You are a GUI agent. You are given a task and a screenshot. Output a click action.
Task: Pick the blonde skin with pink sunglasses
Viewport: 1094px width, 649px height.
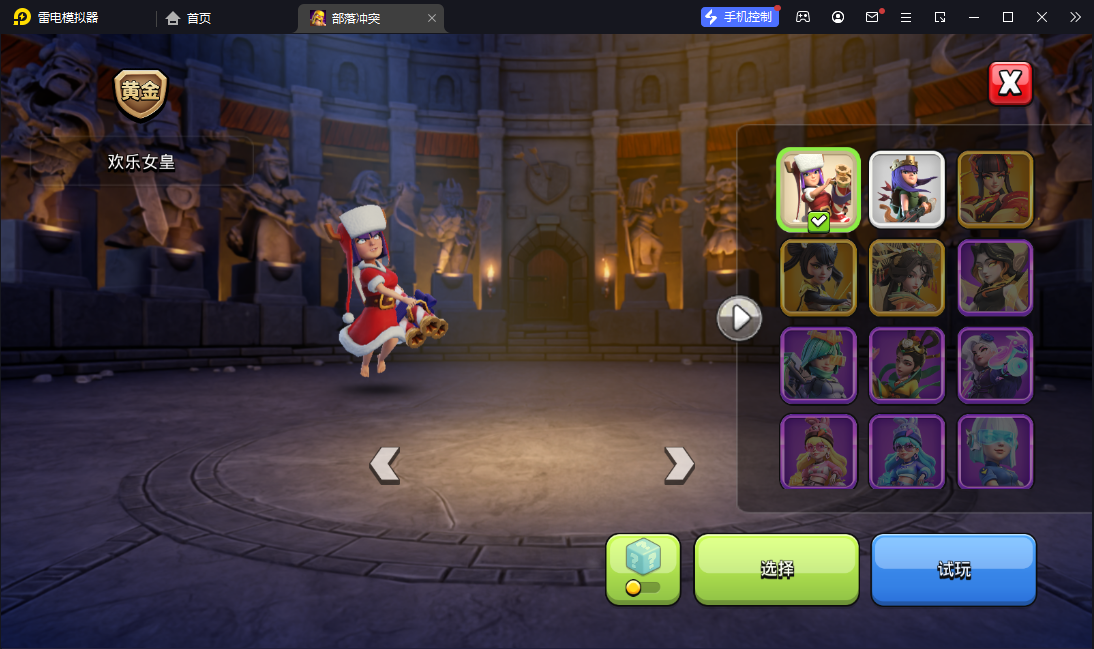(818, 452)
